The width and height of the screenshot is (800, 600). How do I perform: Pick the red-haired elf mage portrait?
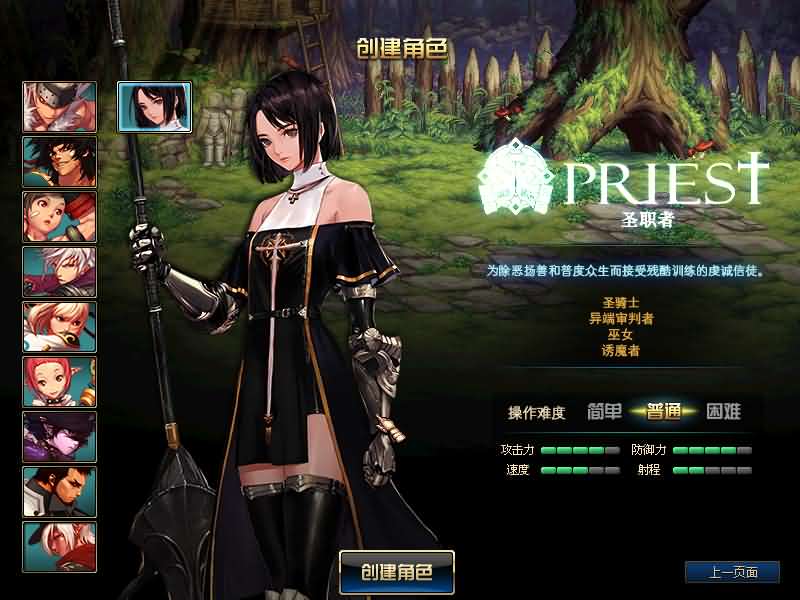60,381
